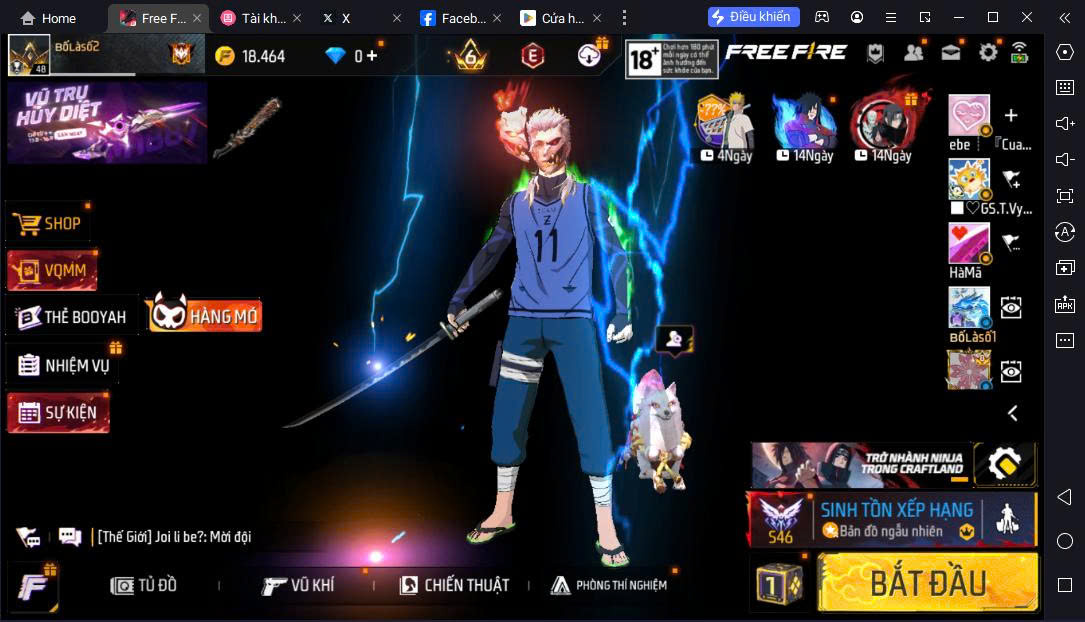
Task: Collapse the friends list arrow
Action: click(x=1013, y=413)
